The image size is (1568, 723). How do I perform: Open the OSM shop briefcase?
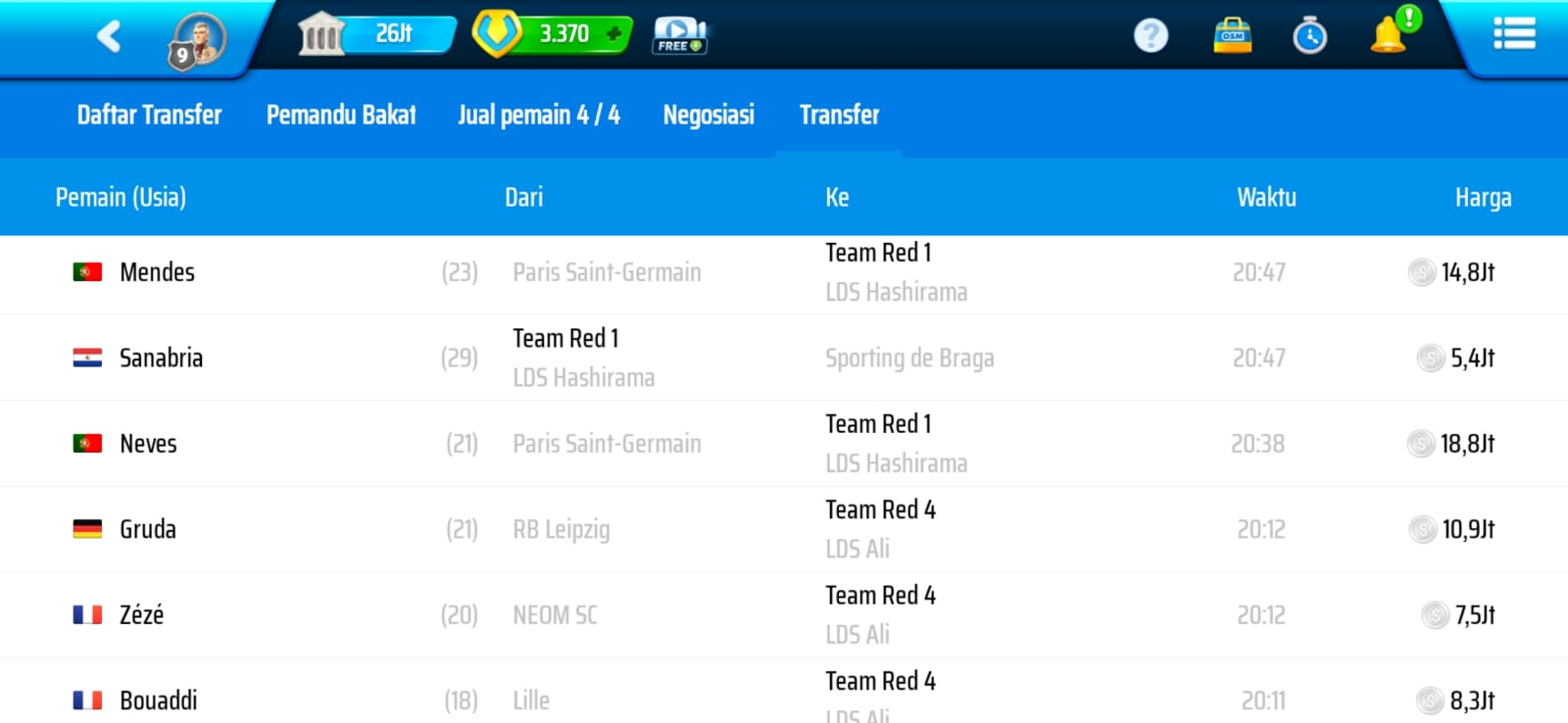tap(1232, 35)
